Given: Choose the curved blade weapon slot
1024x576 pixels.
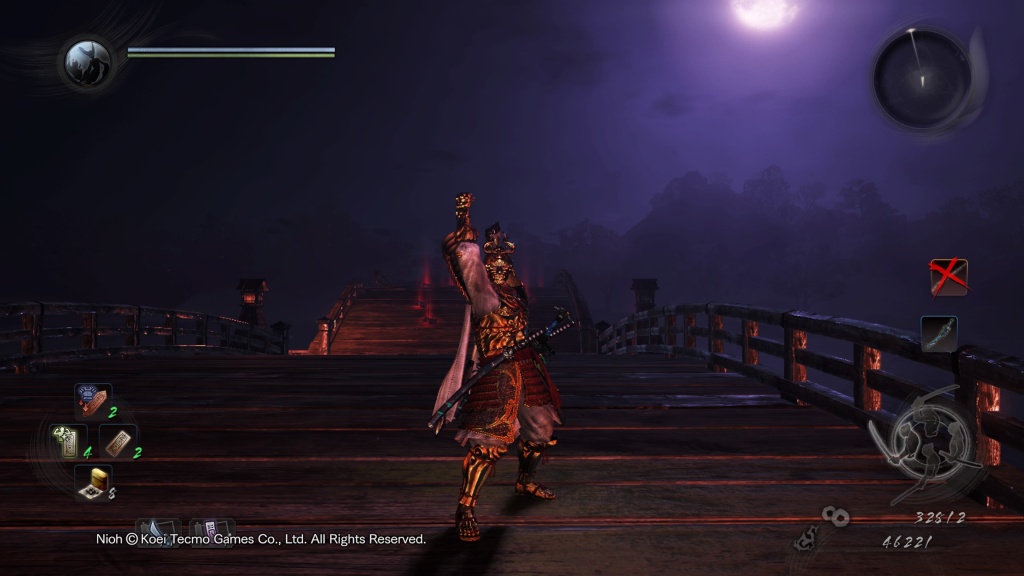Looking at the screenshot, I should (939, 333).
